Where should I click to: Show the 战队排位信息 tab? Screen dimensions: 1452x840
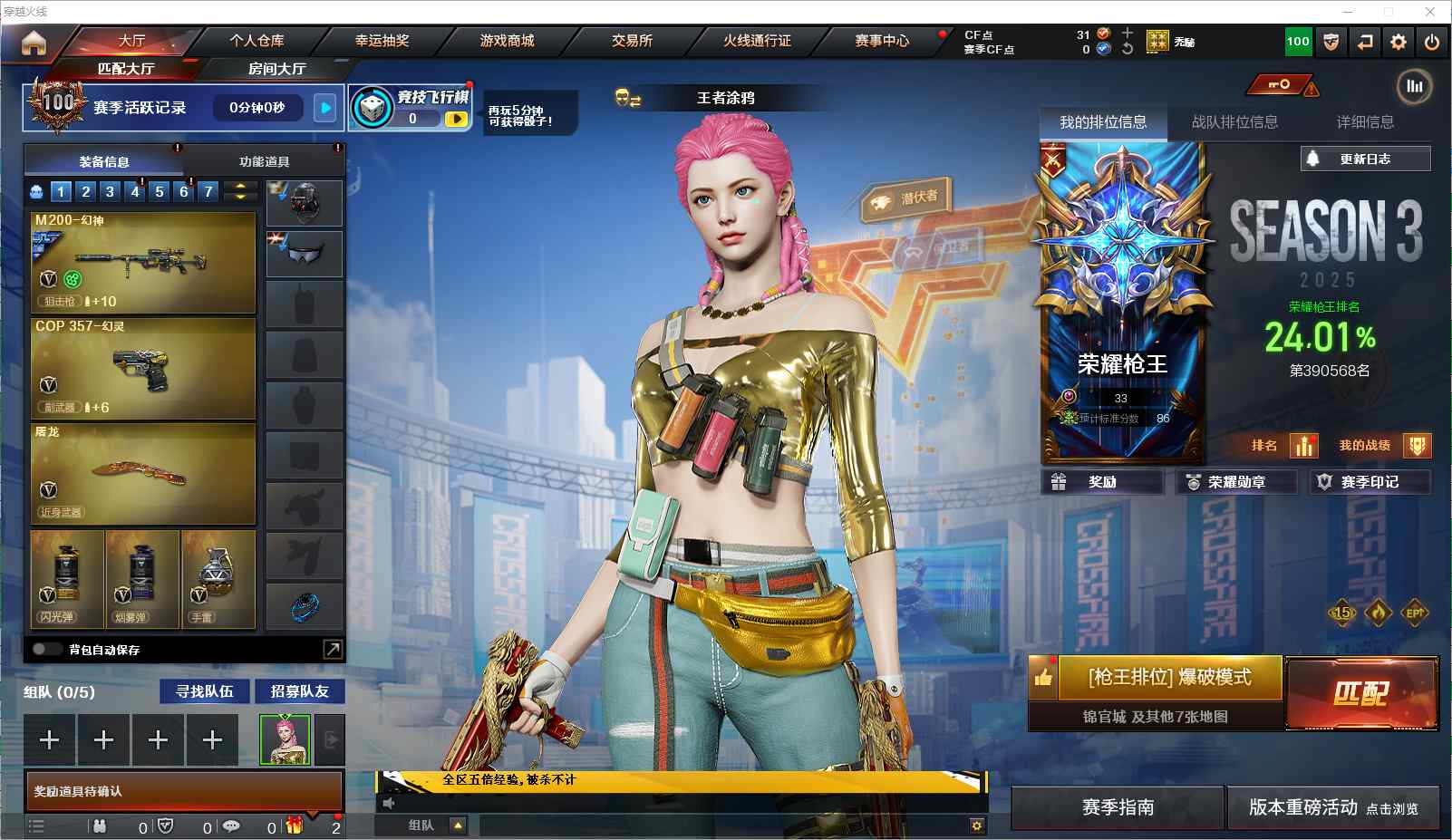pos(1234,122)
